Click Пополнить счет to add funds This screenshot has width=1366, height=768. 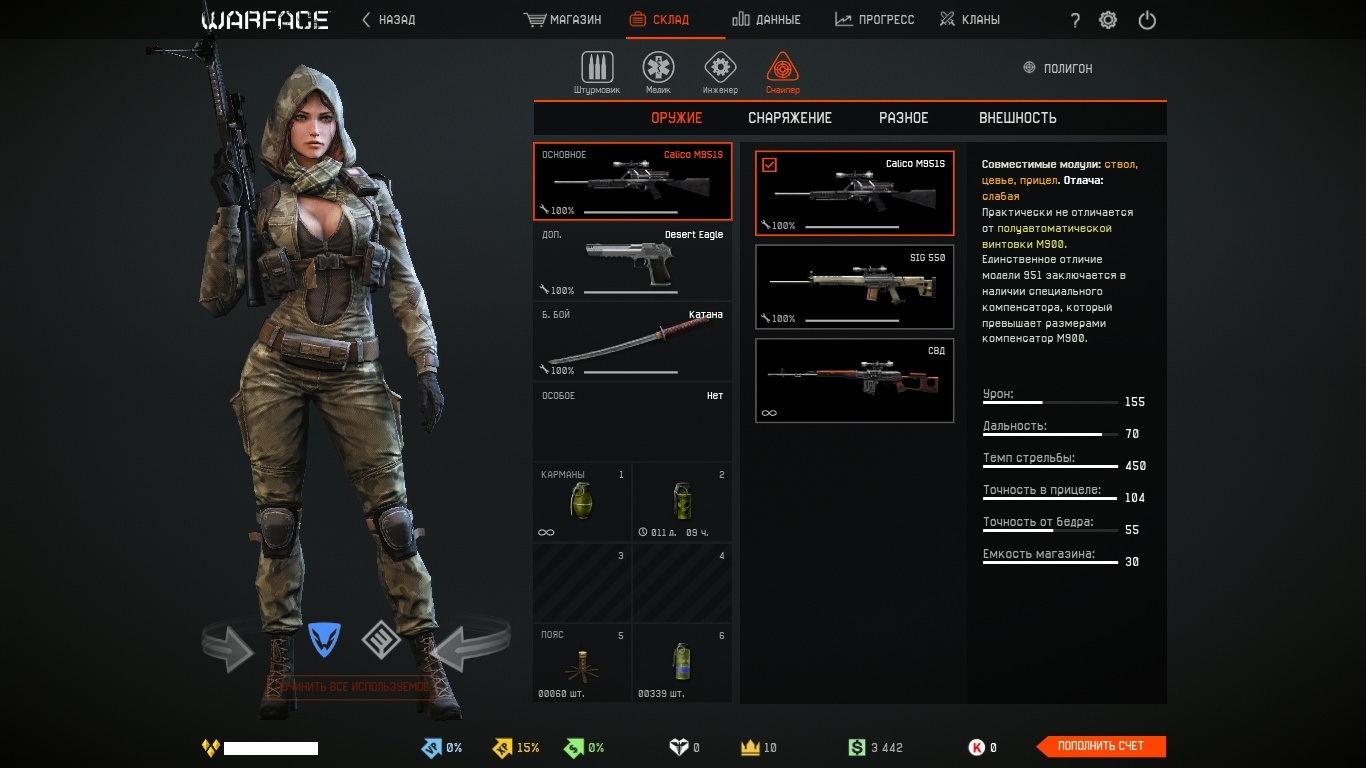1100,746
